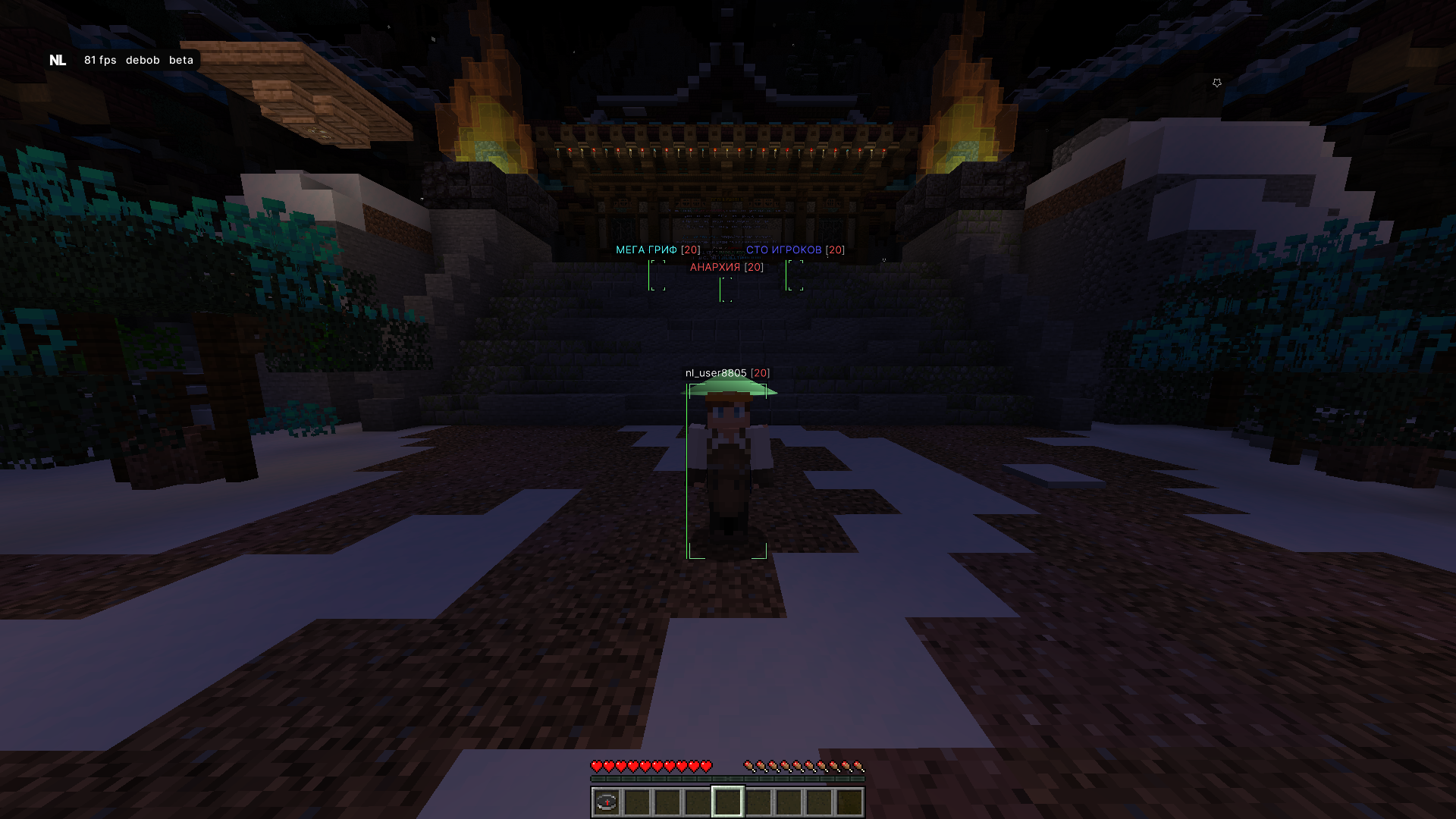Click the middle heart of the health bar
This screenshot has height=819, width=1456.
651,765
